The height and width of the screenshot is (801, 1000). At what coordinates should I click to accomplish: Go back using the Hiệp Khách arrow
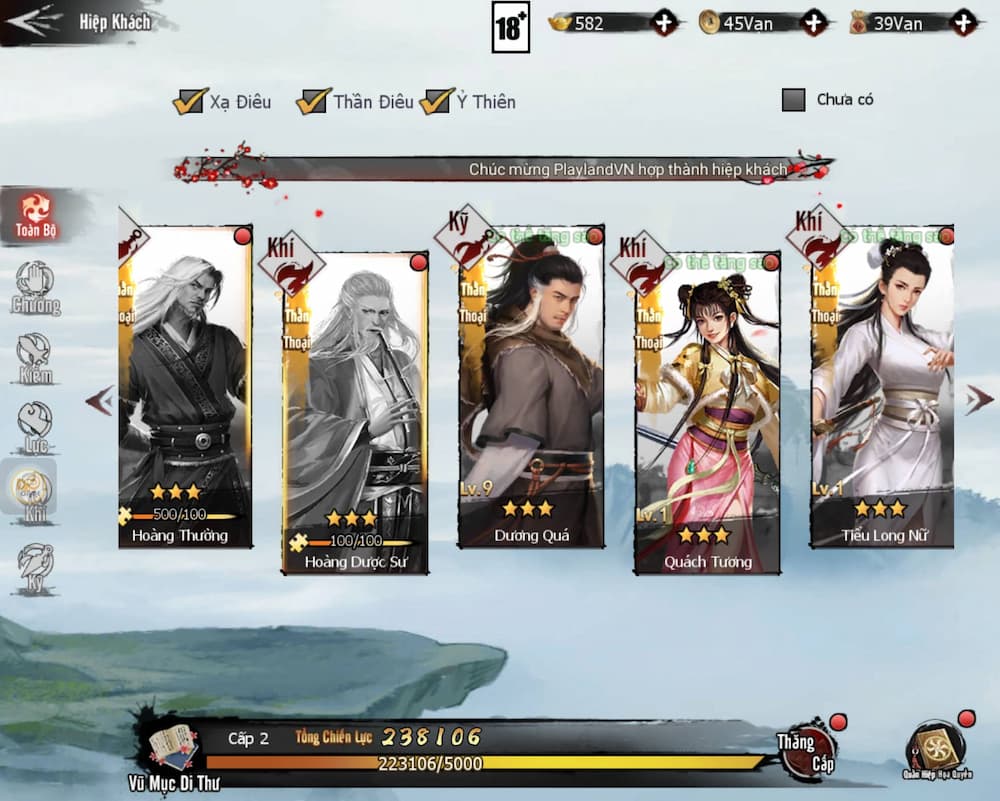(x=32, y=22)
